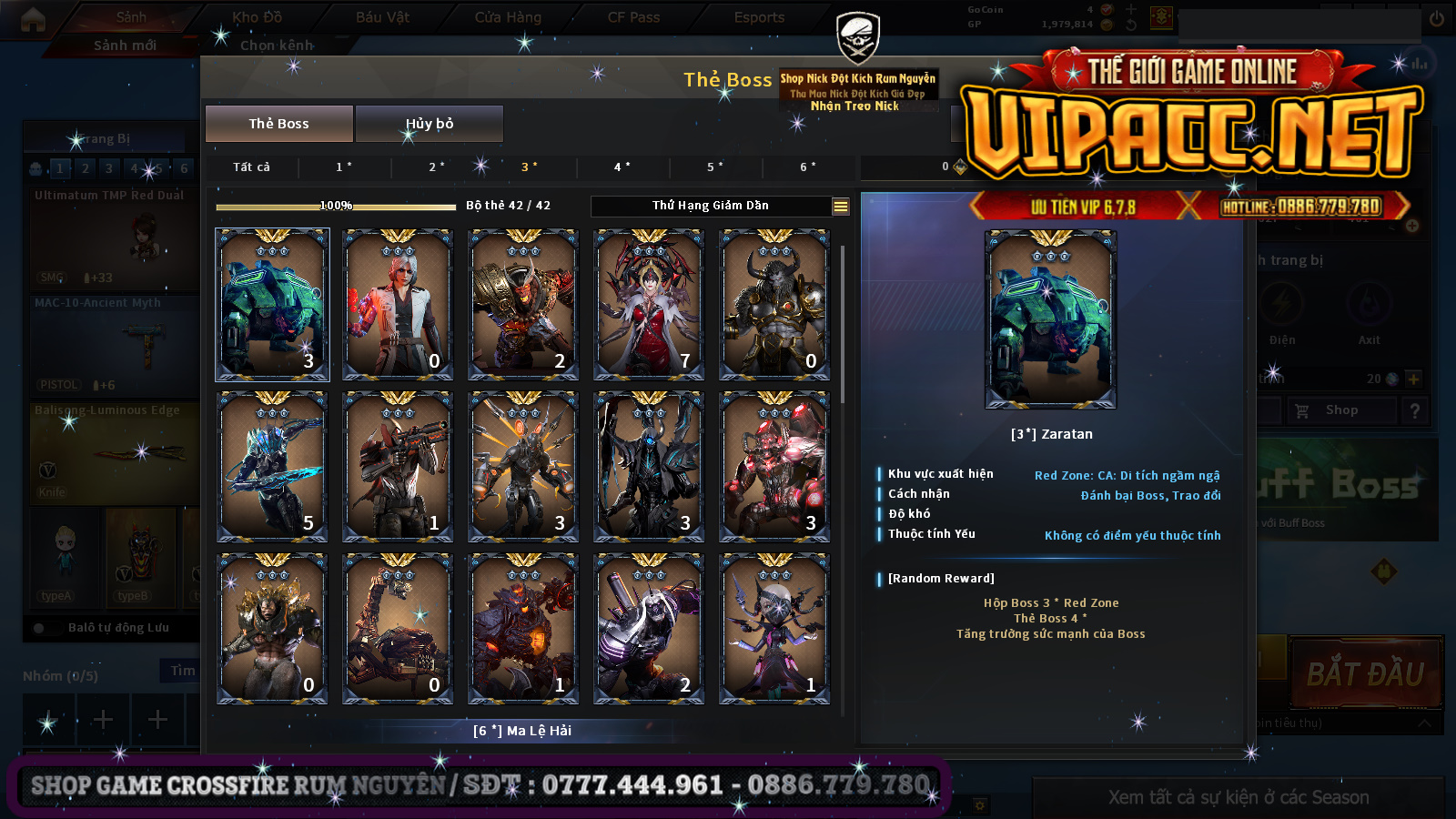Choose the red-dress winged woman boss card

coord(649,304)
